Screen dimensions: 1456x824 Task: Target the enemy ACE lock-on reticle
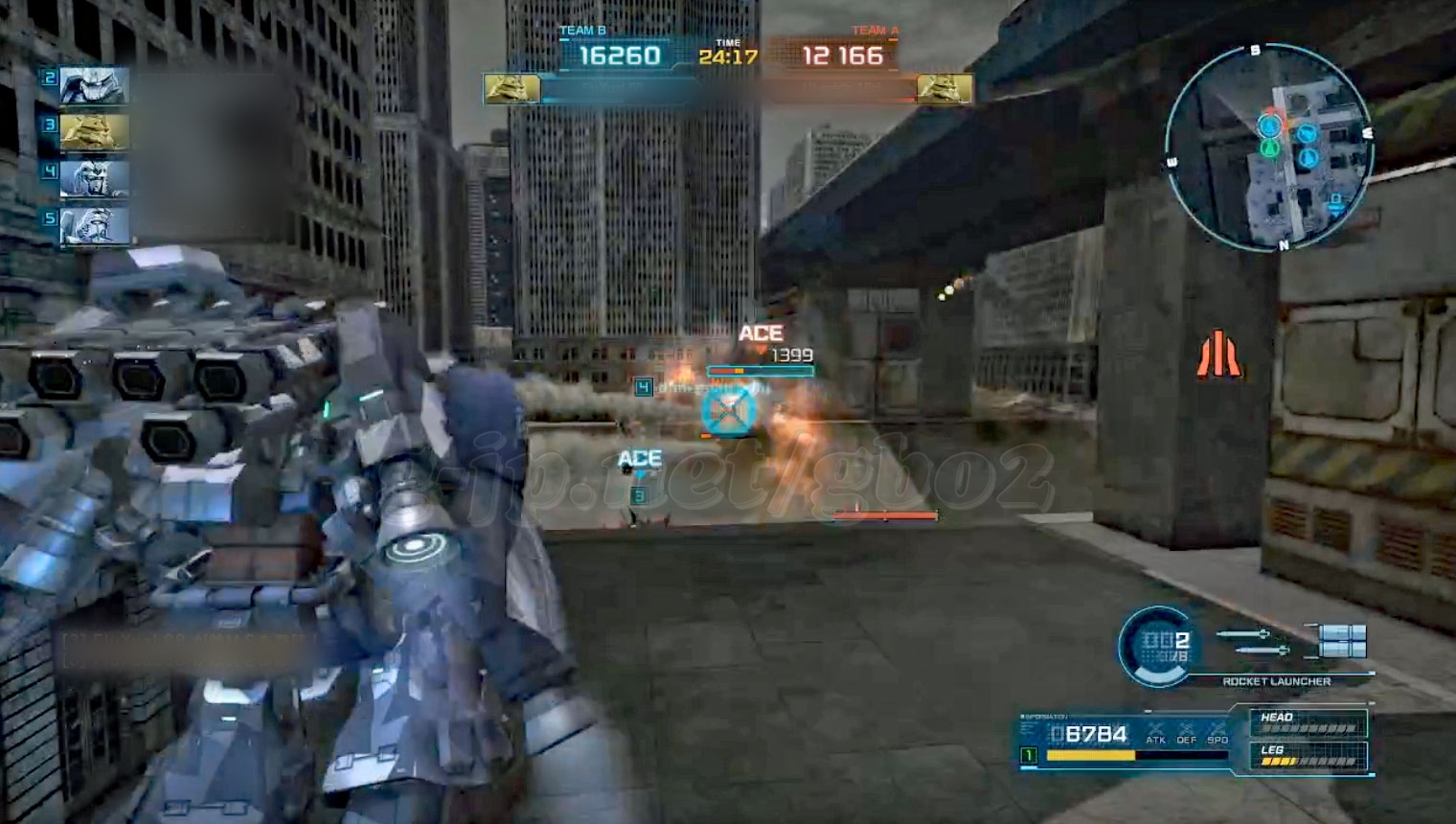point(729,410)
